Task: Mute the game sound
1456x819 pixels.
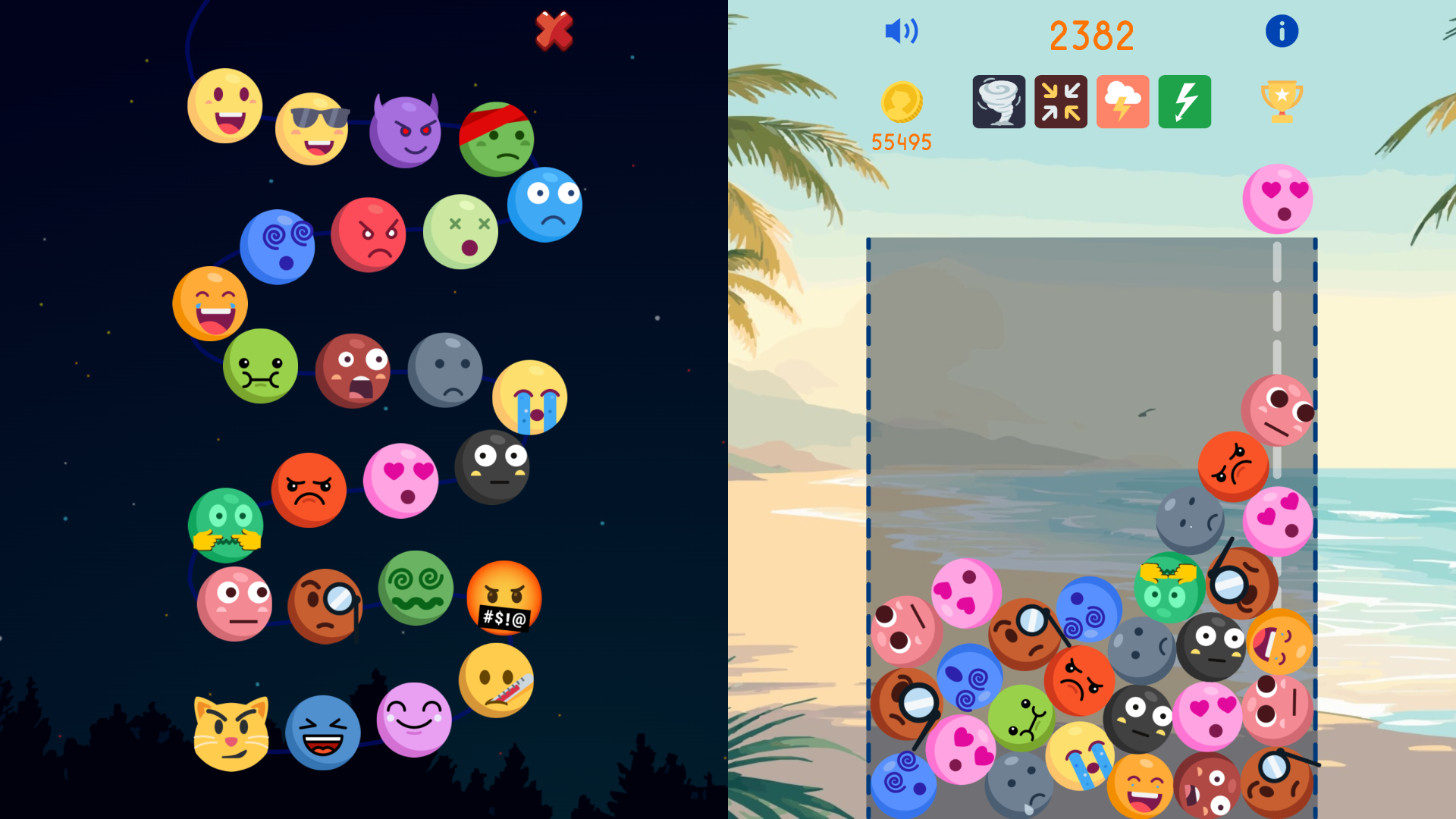Action: pos(901,31)
